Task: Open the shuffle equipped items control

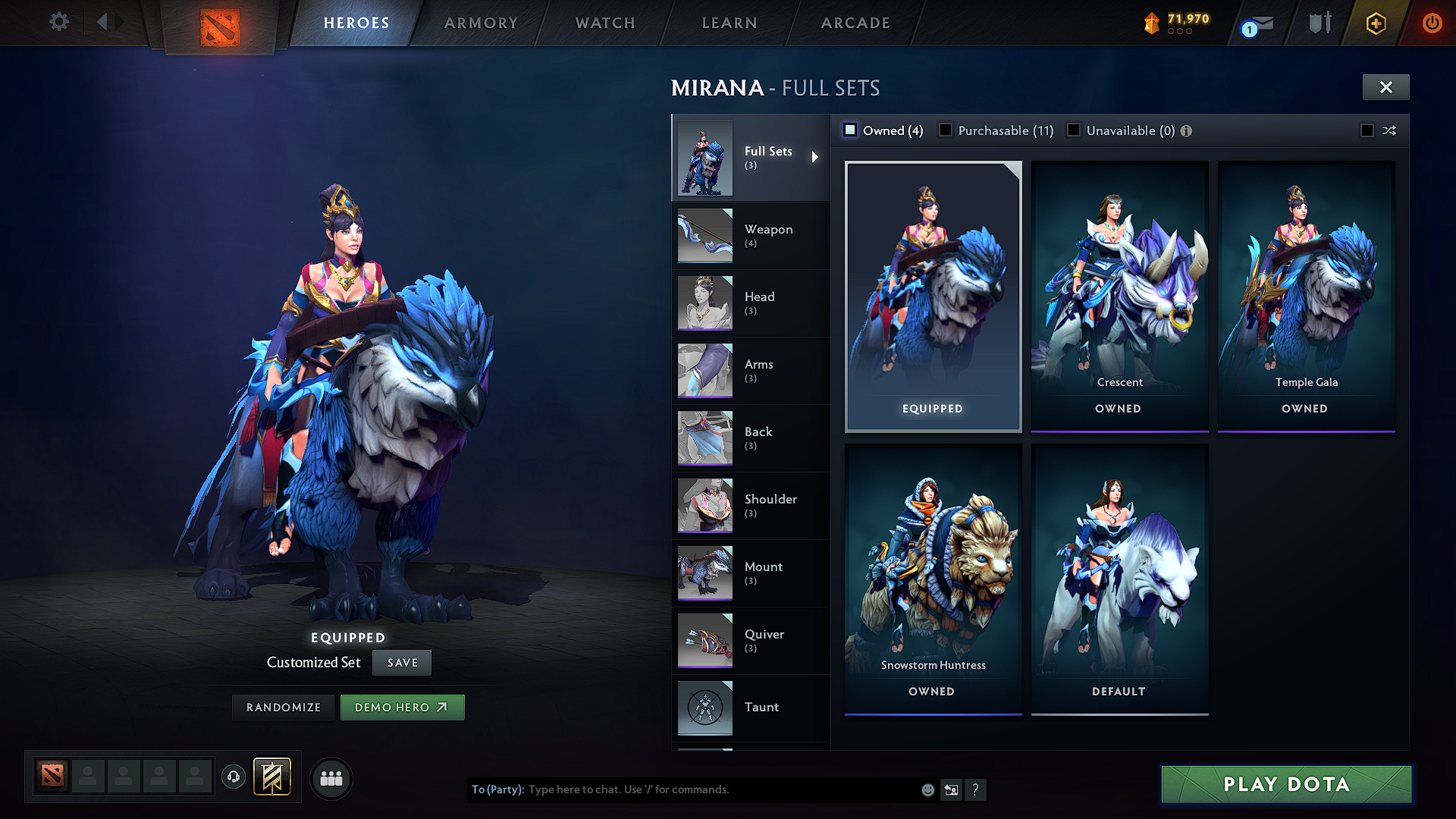Action: pos(1389,130)
